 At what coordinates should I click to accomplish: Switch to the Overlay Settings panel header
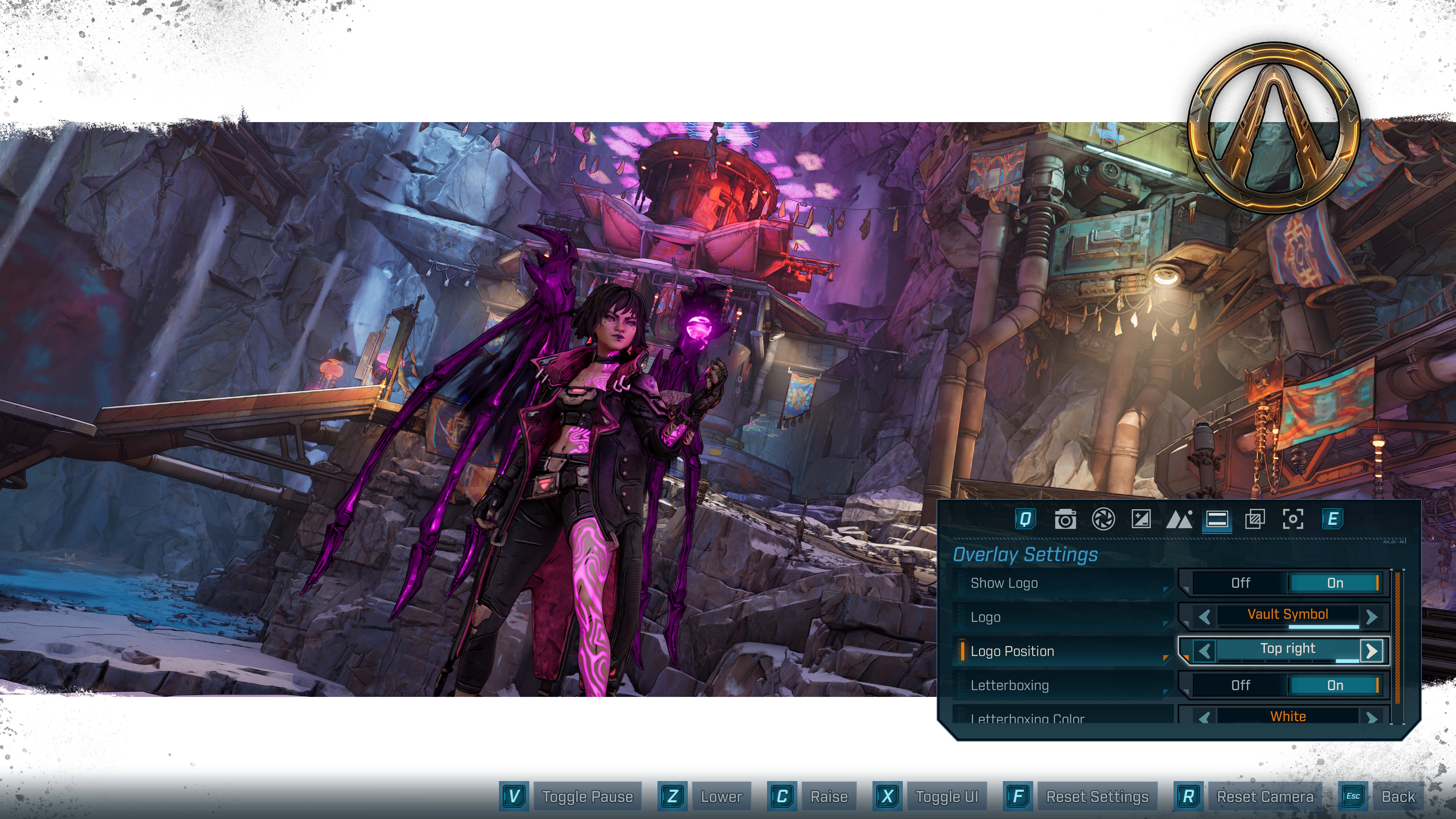coord(1025,554)
